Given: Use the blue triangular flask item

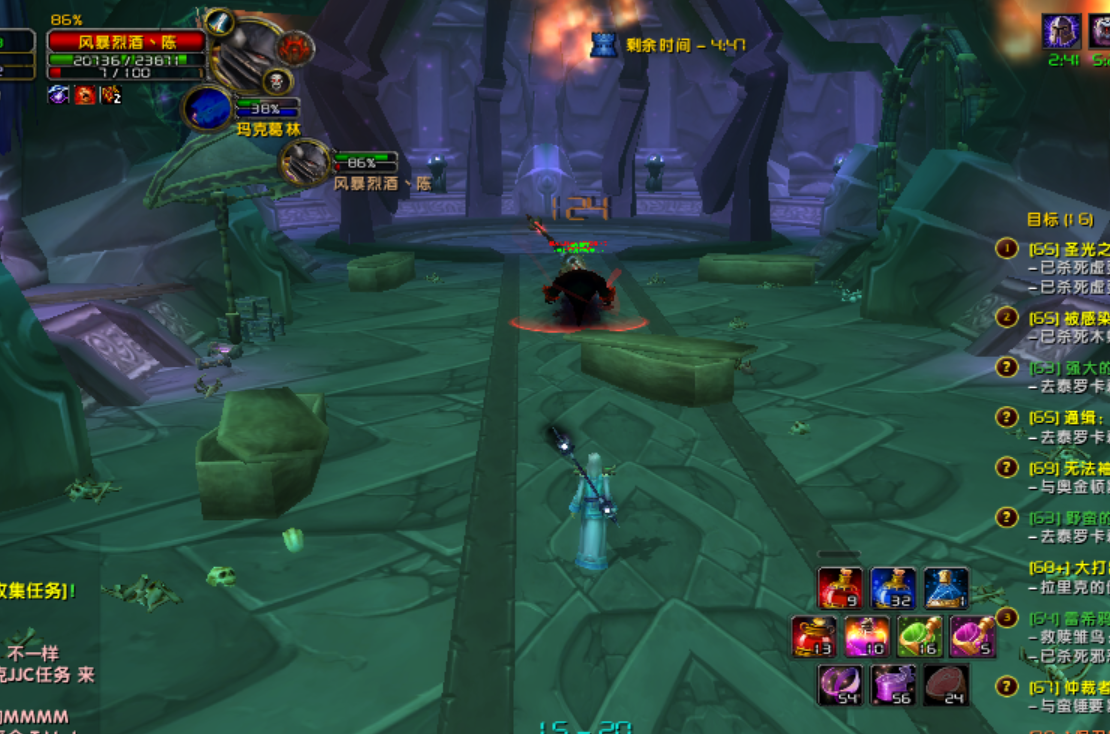Looking at the screenshot, I should tap(945, 588).
